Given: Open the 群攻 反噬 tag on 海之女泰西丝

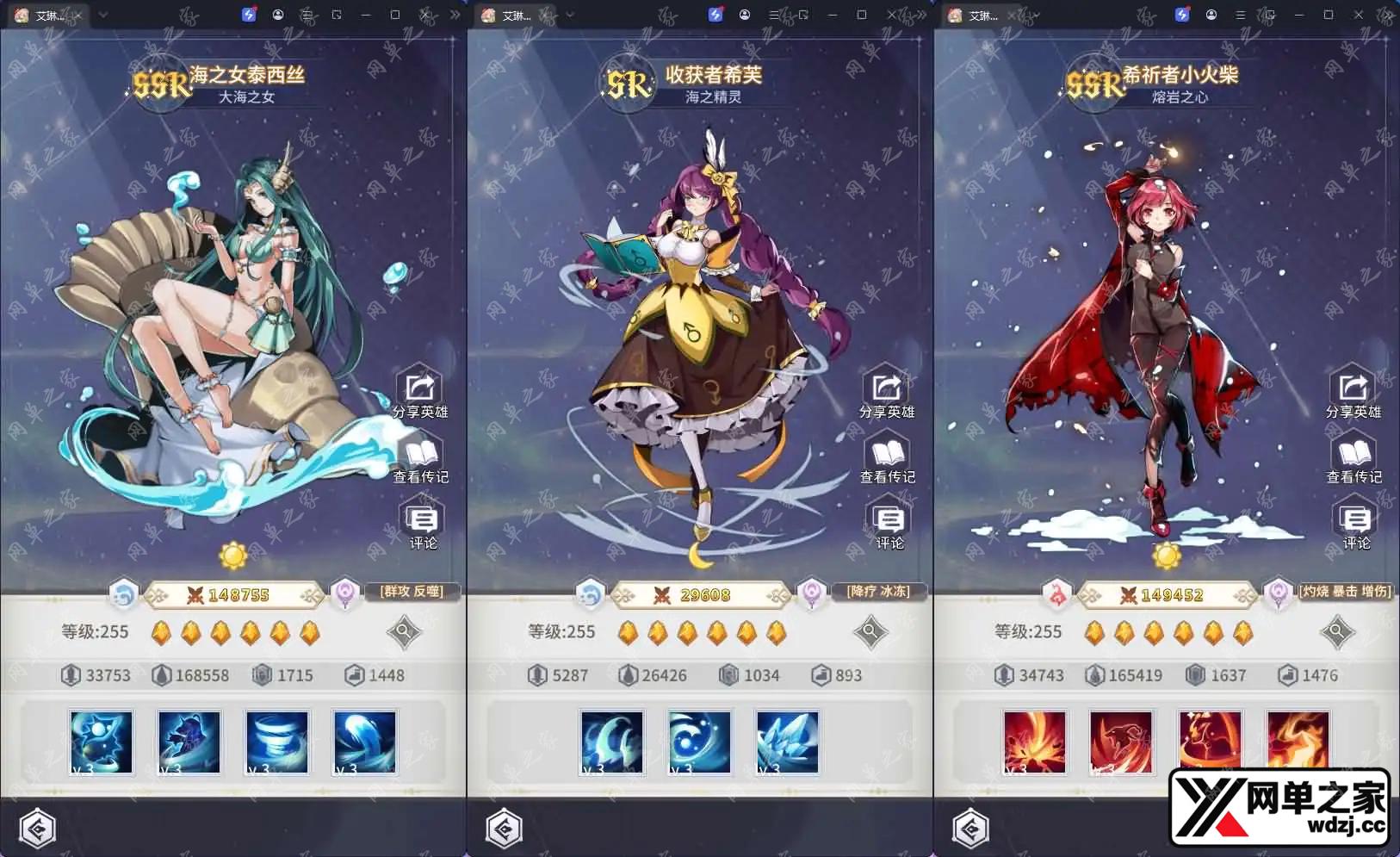Looking at the screenshot, I should [x=412, y=592].
